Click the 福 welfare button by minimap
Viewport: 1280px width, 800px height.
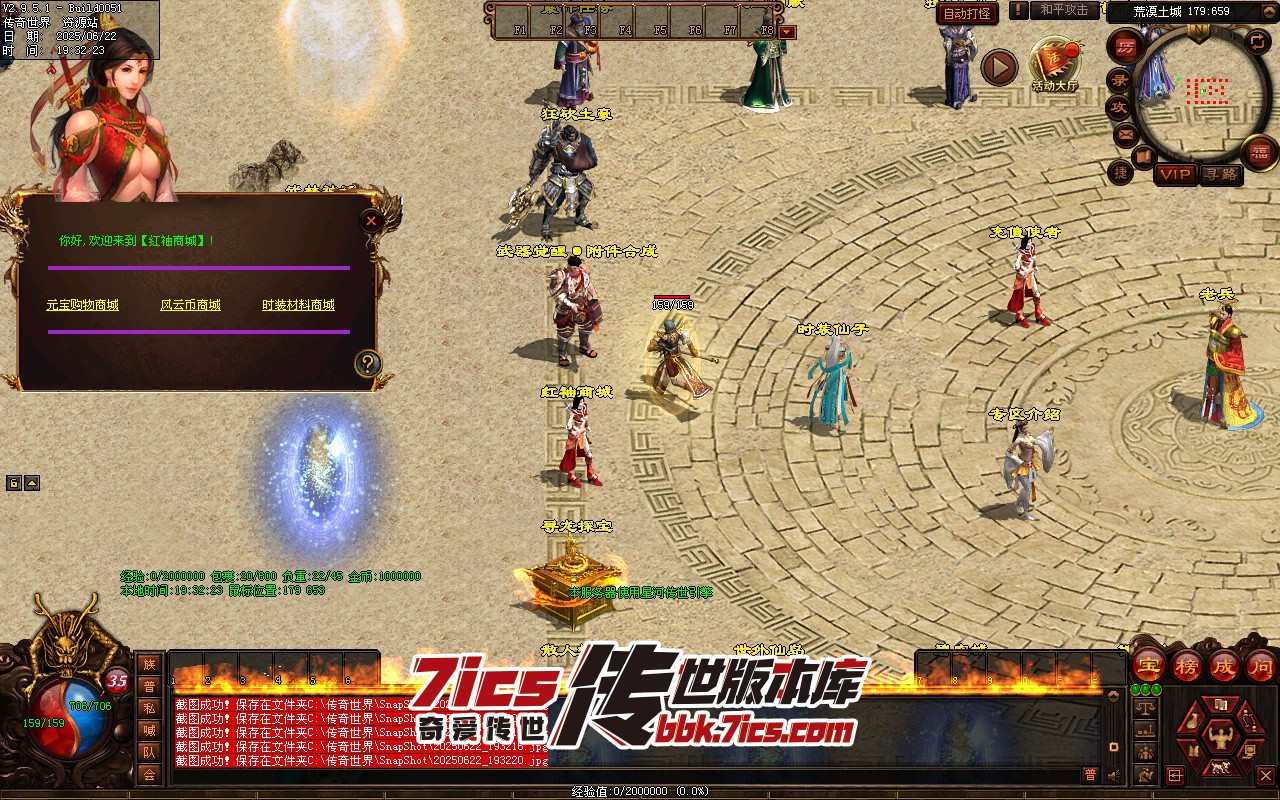tap(1259, 152)
